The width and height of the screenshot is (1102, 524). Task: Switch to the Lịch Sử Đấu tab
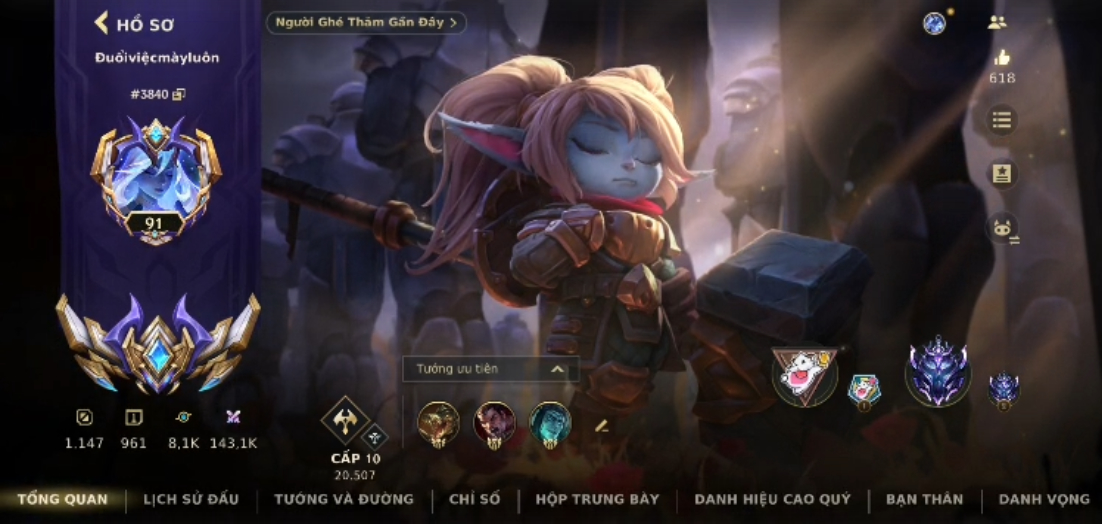[x=191, y=499]
